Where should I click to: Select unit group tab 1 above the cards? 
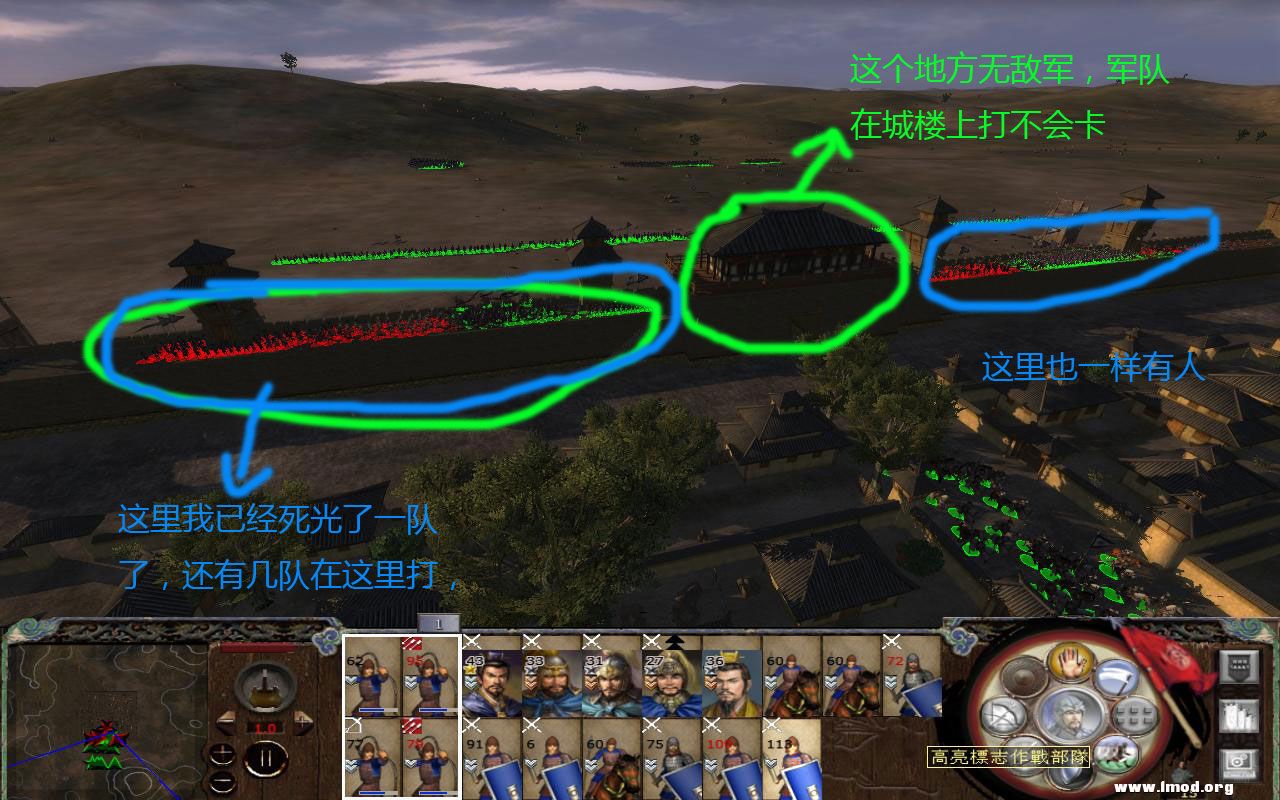click(x=437, y=623)
